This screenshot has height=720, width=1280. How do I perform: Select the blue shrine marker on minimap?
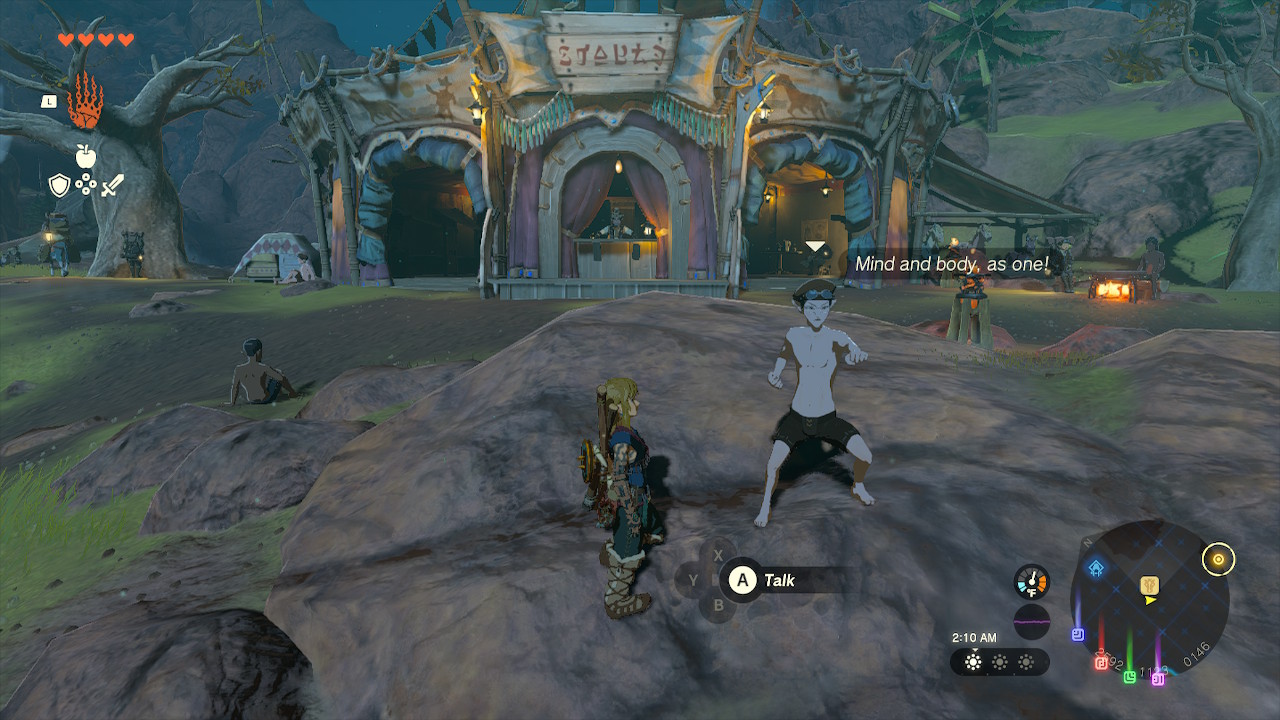1097,569
